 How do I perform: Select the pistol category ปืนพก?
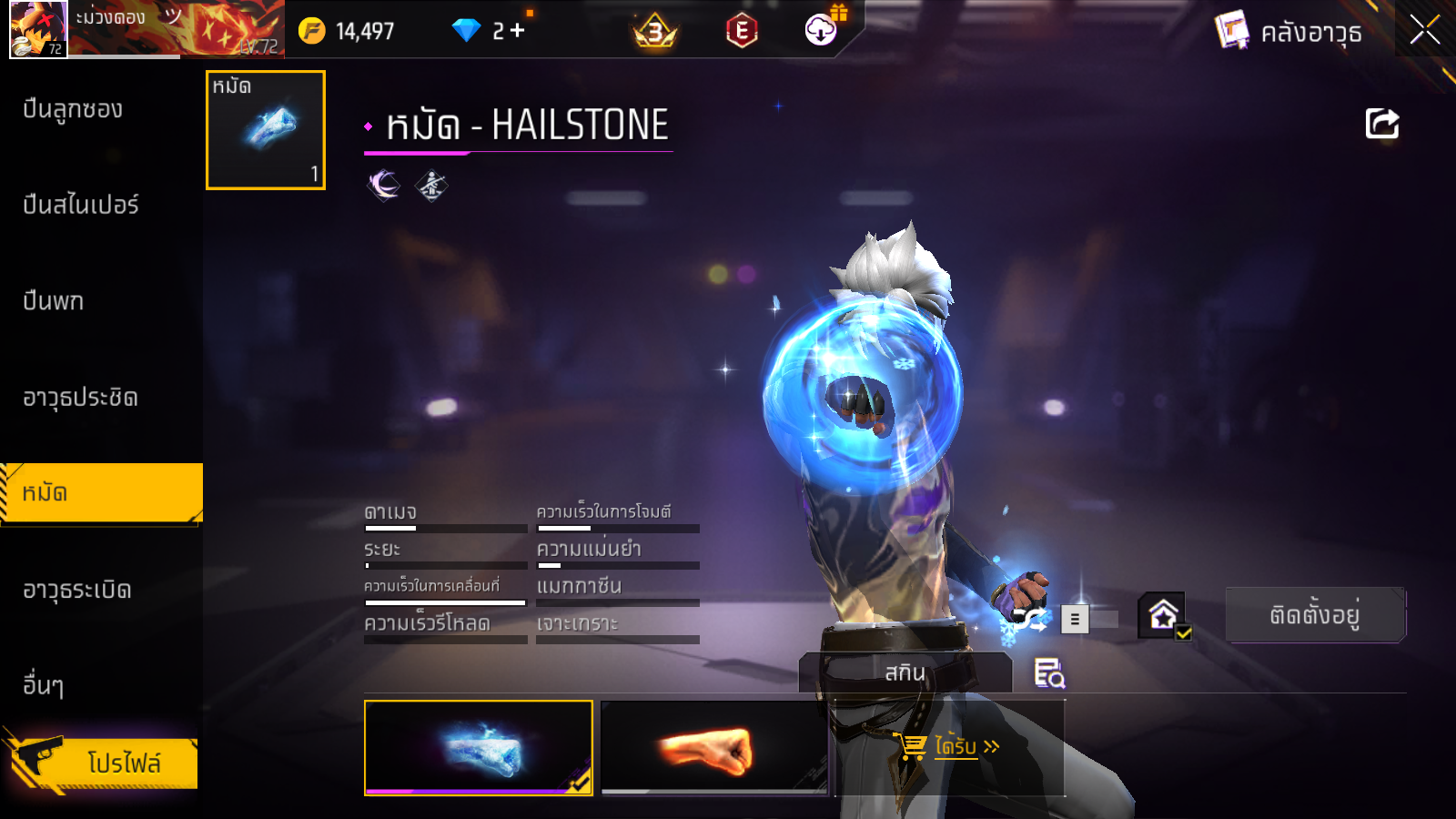coord(53,301)
